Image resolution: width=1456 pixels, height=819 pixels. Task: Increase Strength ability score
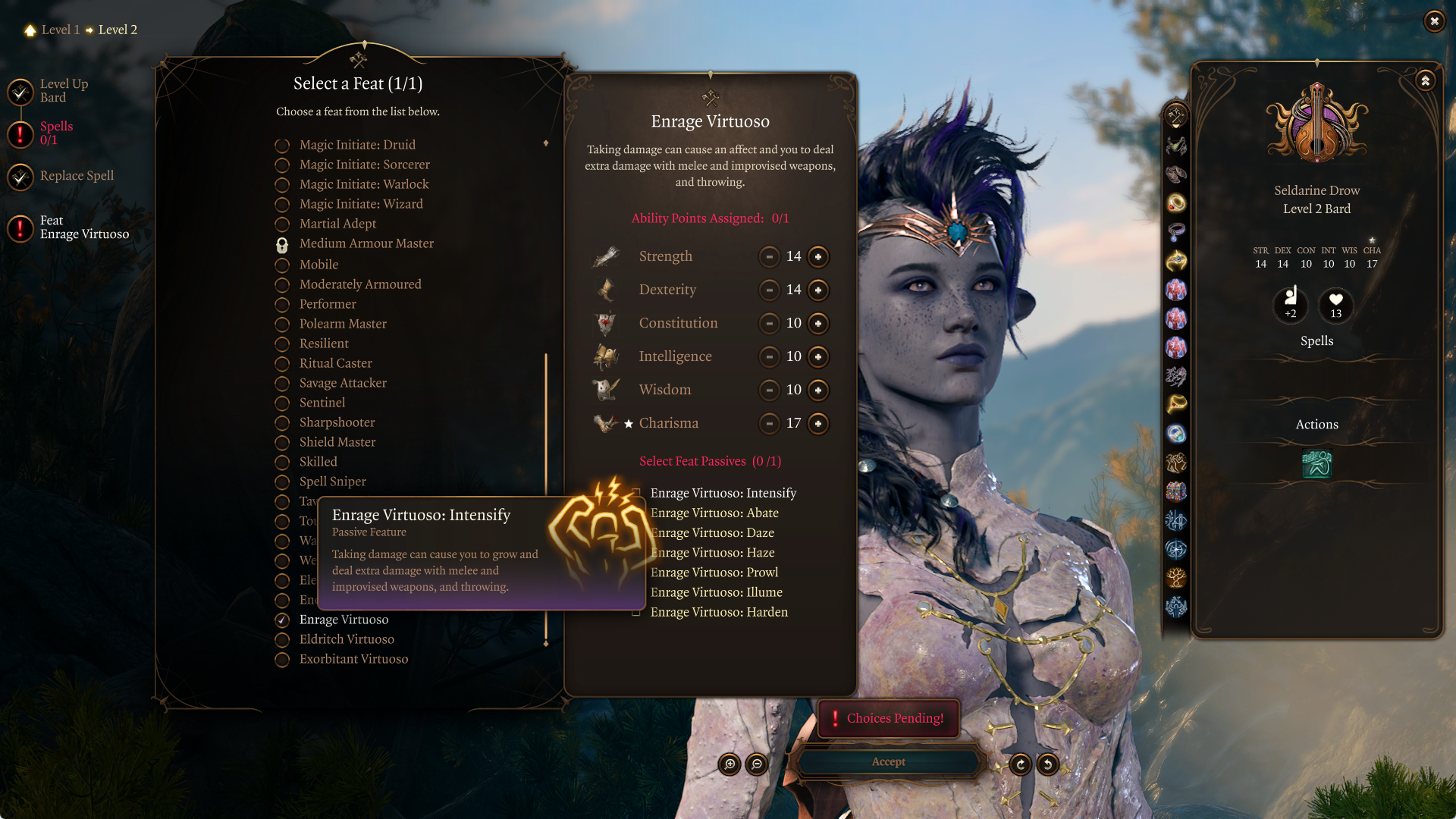tap(818, 256)
